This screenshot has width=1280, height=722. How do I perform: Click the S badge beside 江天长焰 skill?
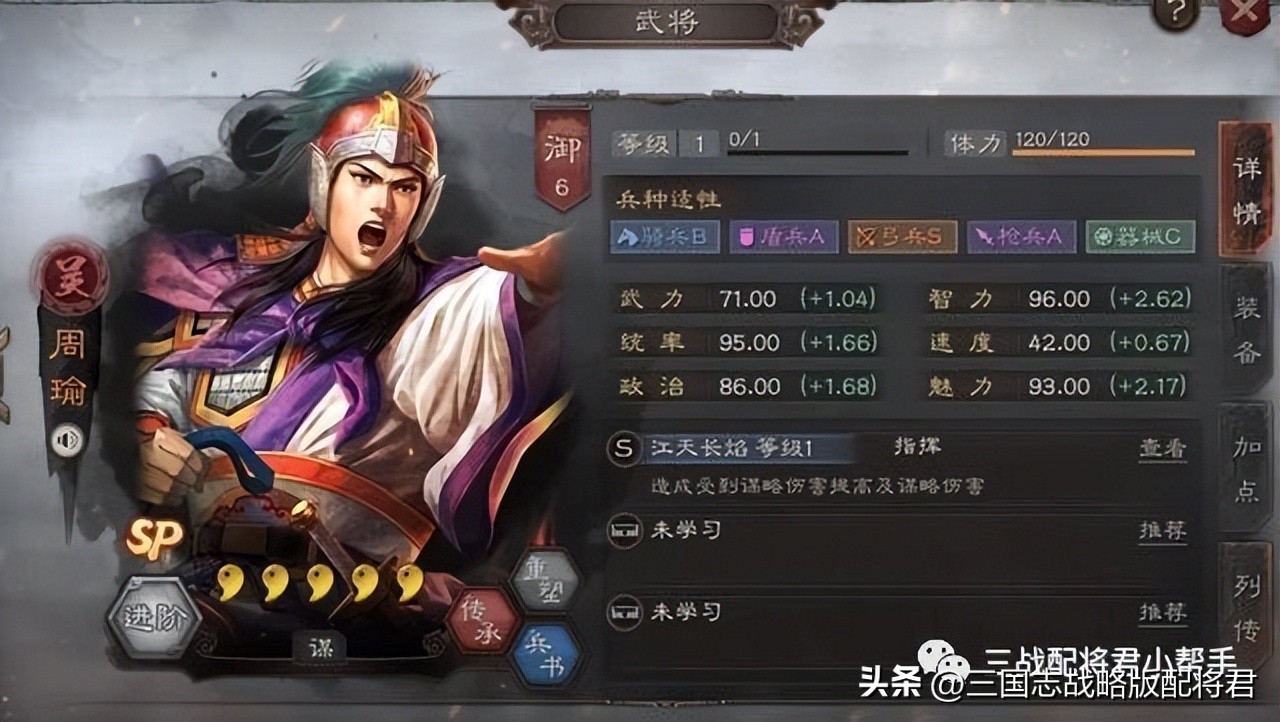(x=625, y=446)
